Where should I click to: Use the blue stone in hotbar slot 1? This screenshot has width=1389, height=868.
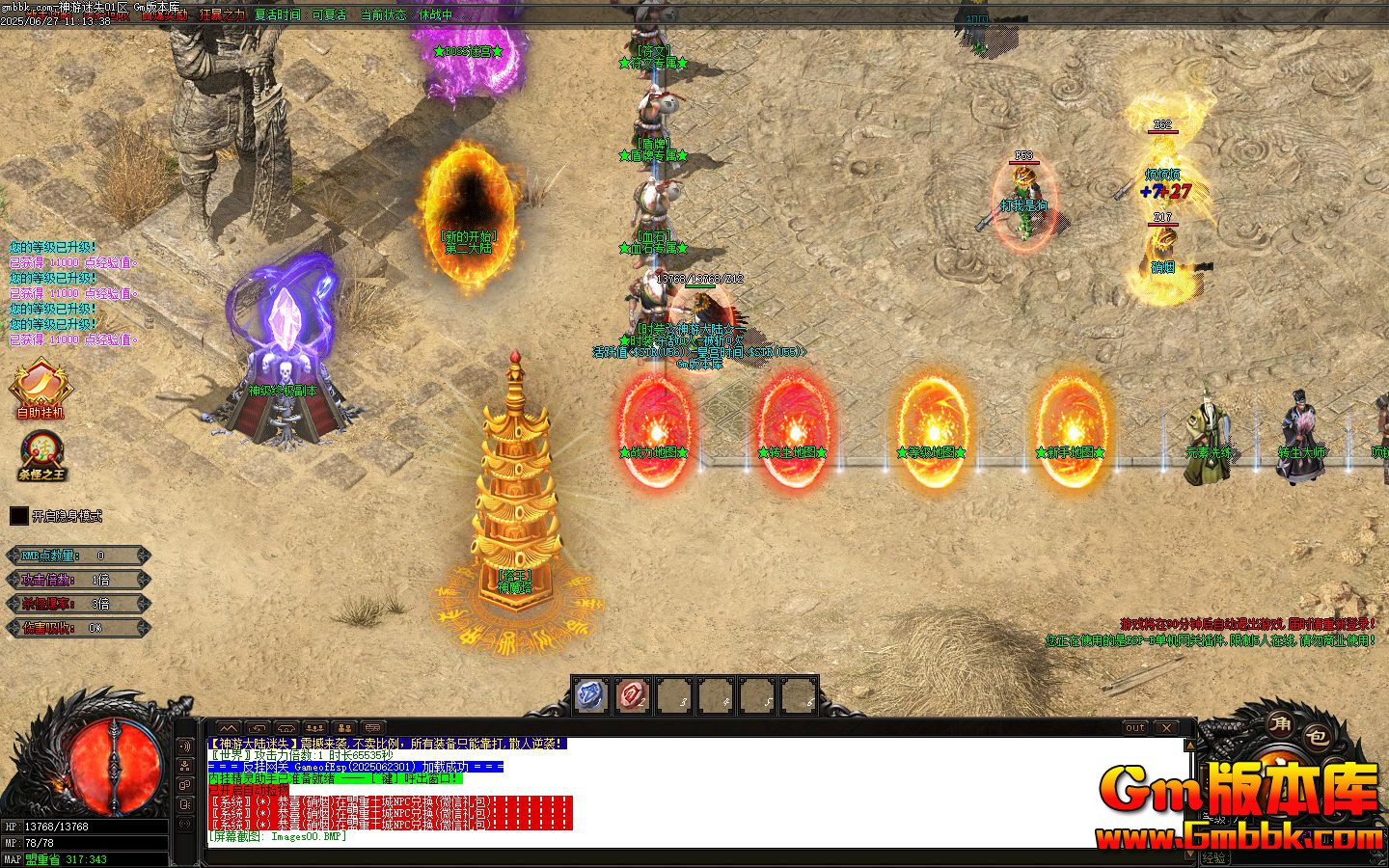[x=590, y=695]
